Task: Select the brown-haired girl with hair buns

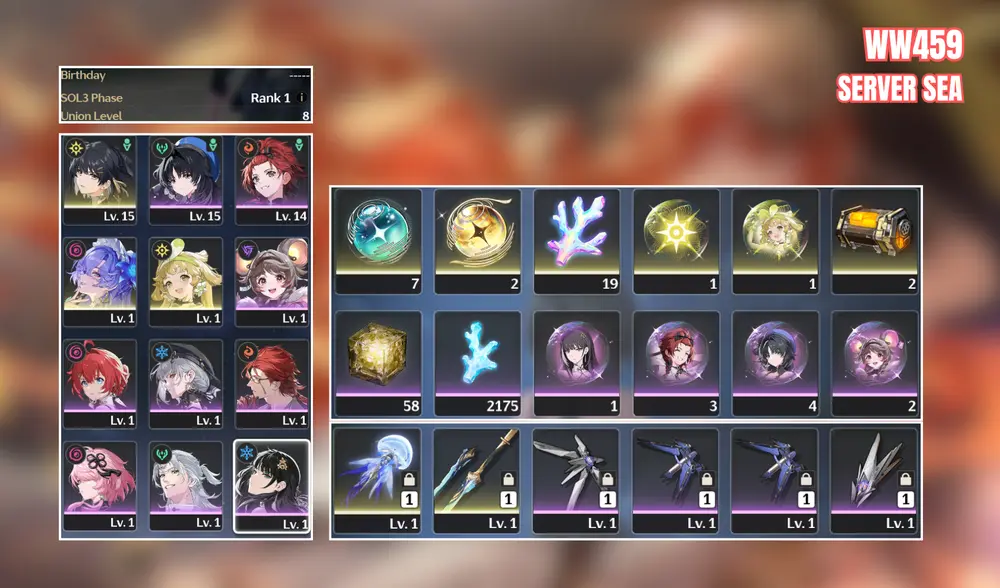Action: click(x=271, y=281)
